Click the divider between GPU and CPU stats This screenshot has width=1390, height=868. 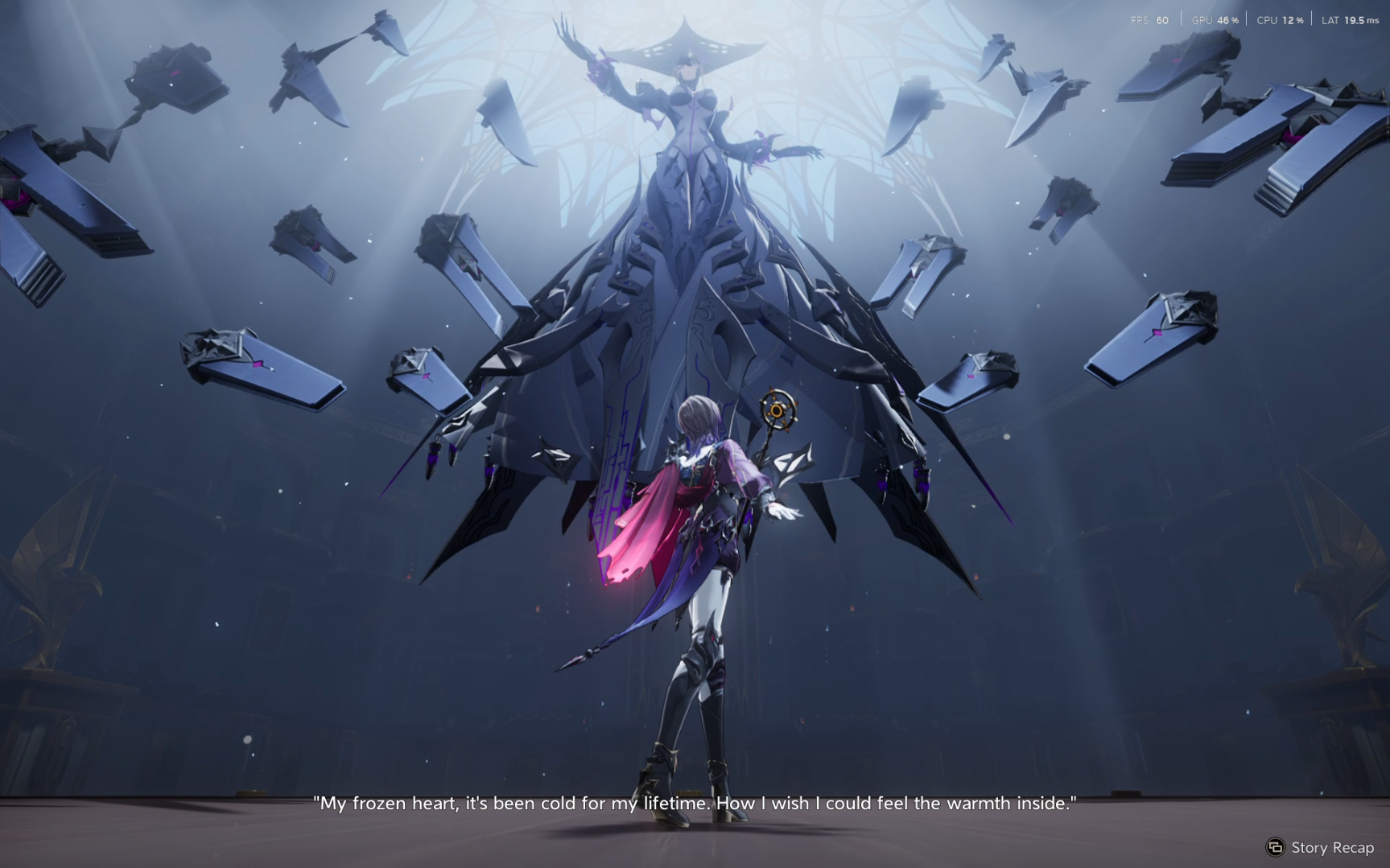click(1248, 20)
